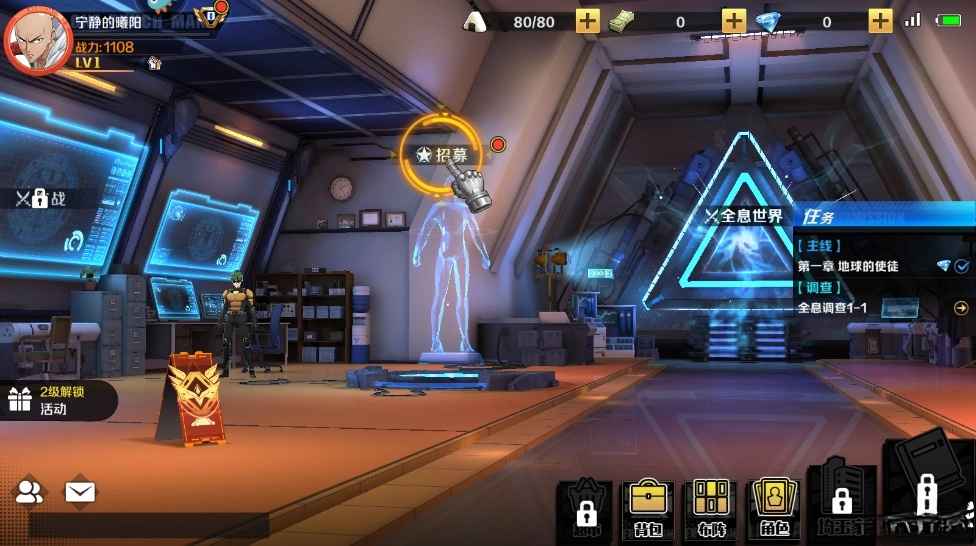This screenshot has width=976, height=546.
Task: Open the 角色 character cards menu
Action: point(774,507)
